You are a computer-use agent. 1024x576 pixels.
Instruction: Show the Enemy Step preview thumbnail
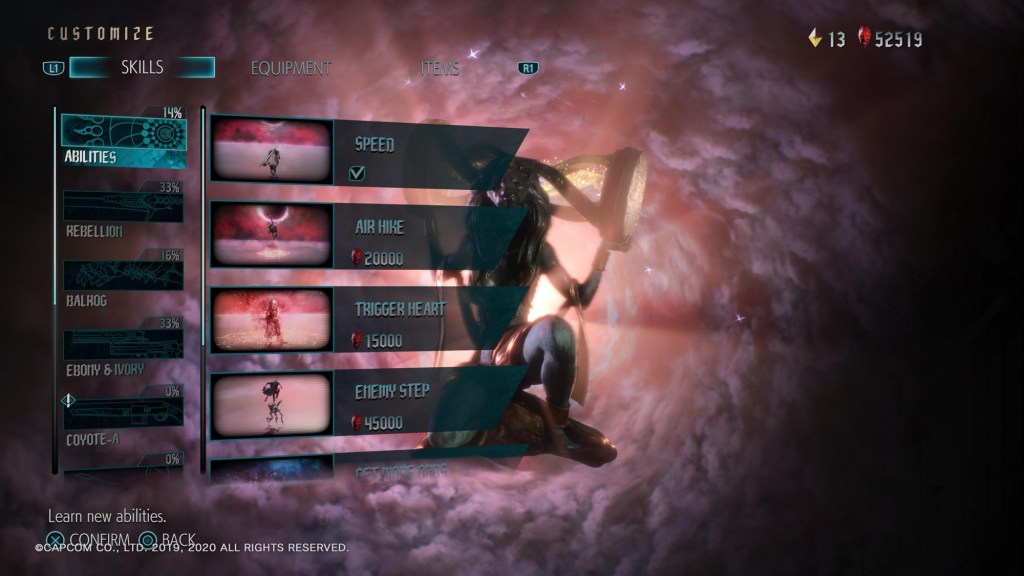tap(271, 403)
